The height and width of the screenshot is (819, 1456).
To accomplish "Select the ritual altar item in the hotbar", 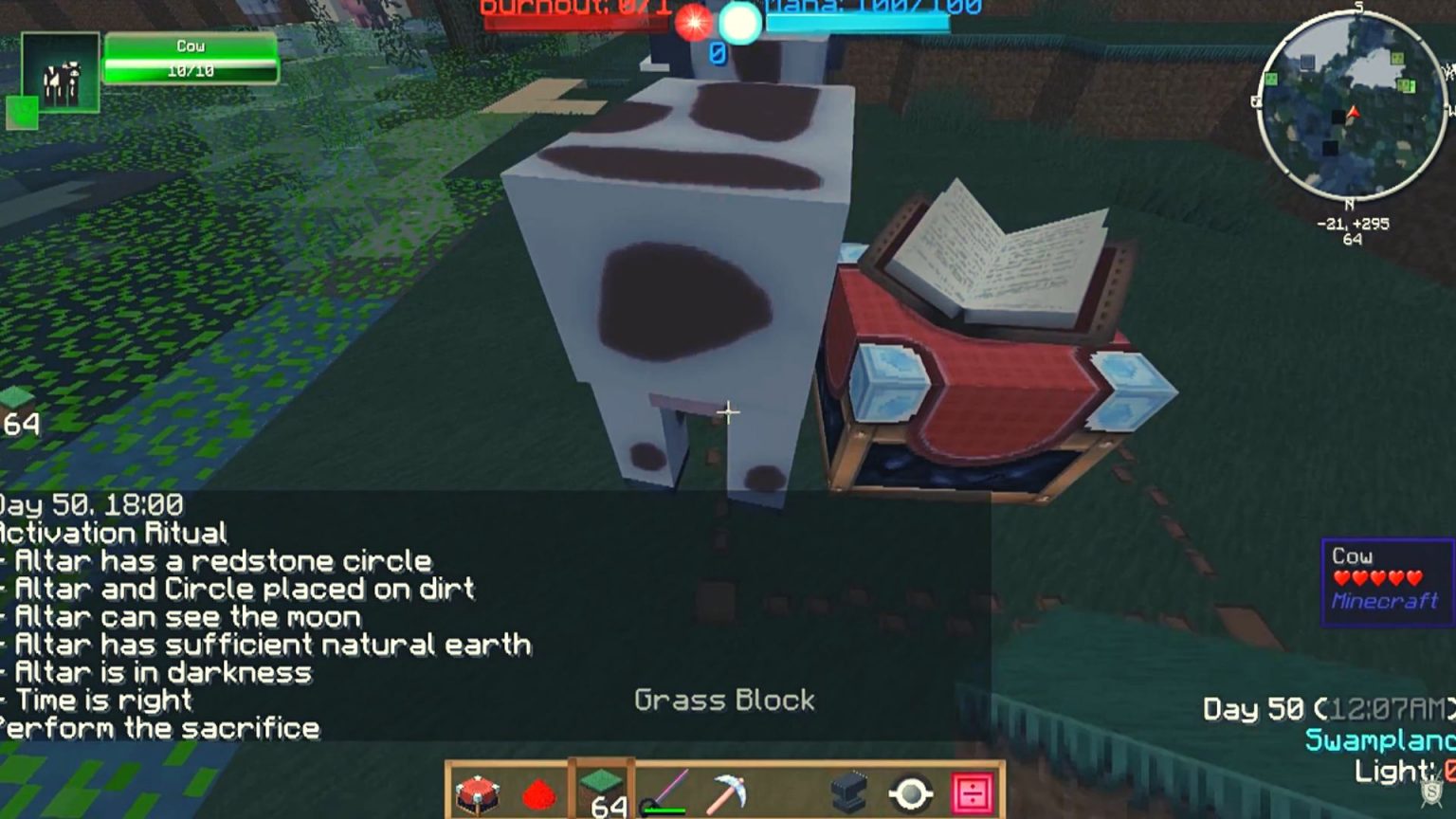I will [x=479, y=792].
